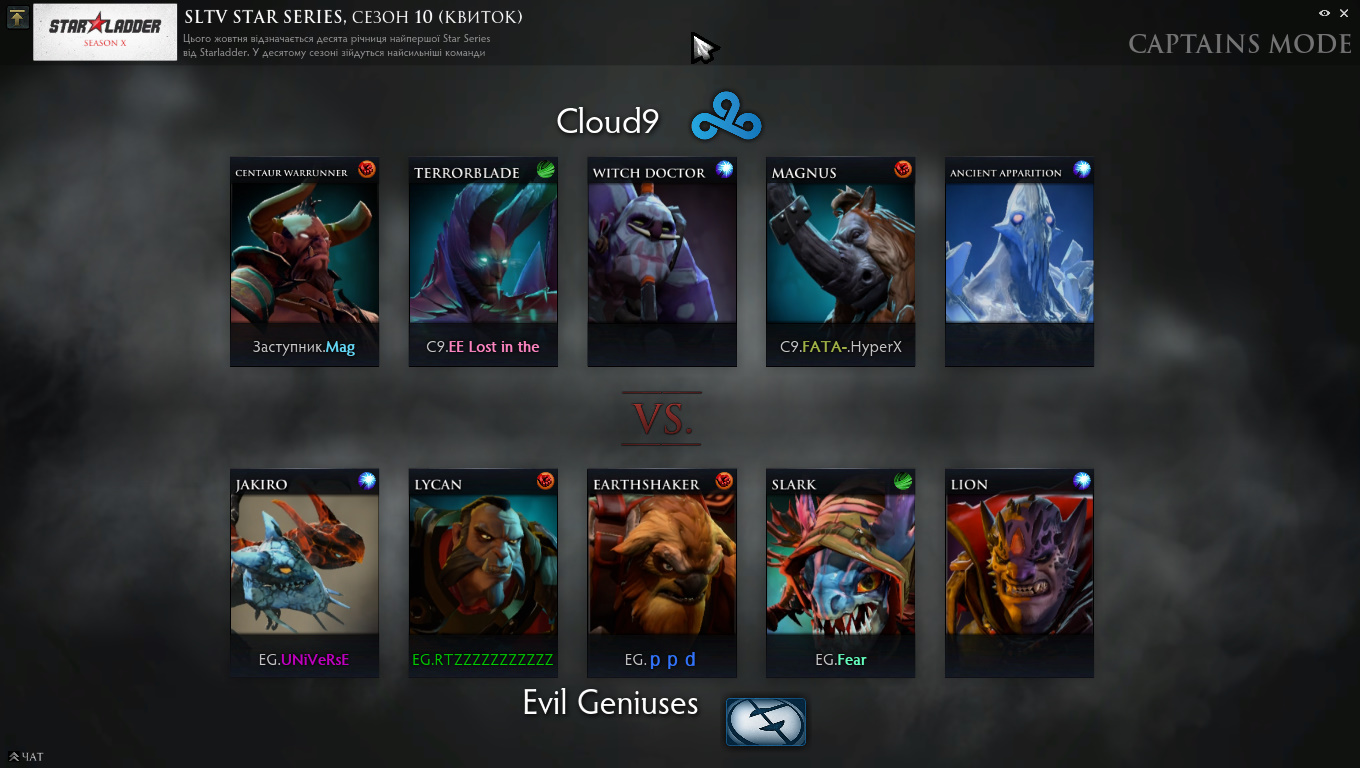Open the chat panel labeled ЧАТ

point(27,757)
